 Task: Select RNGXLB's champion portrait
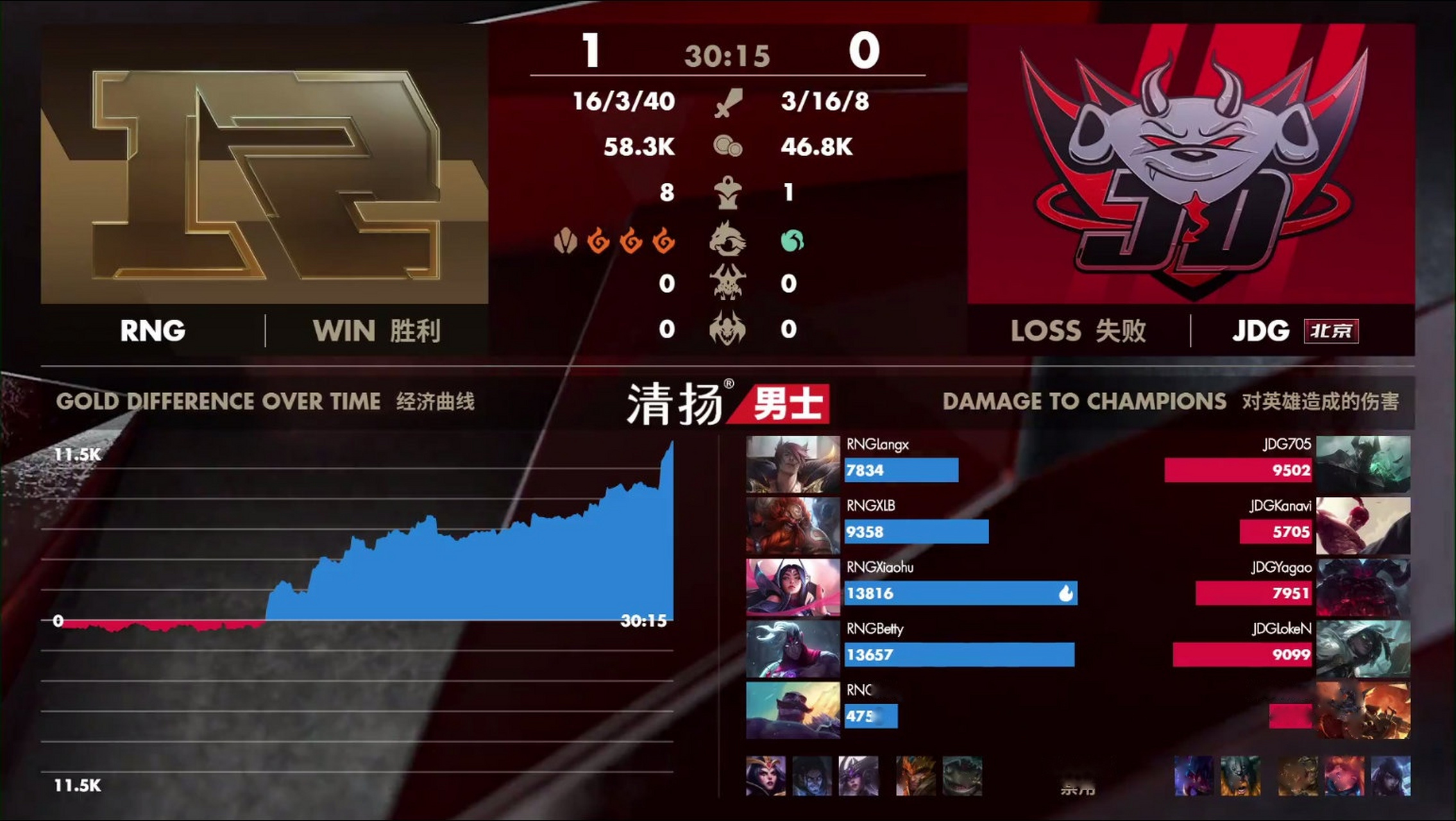click(793, 525)
